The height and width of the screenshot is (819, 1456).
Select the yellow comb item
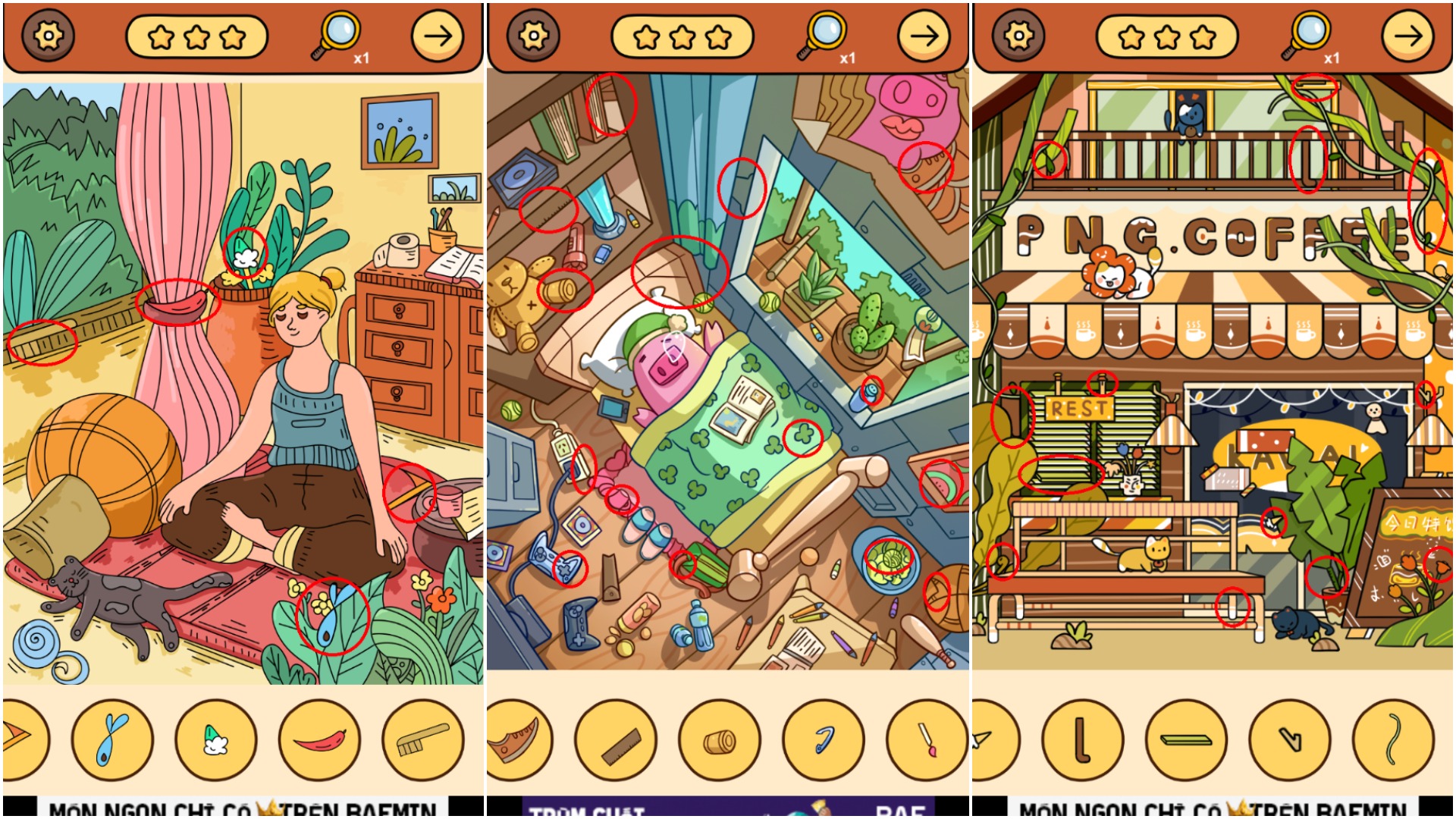[x=422, y=739]
